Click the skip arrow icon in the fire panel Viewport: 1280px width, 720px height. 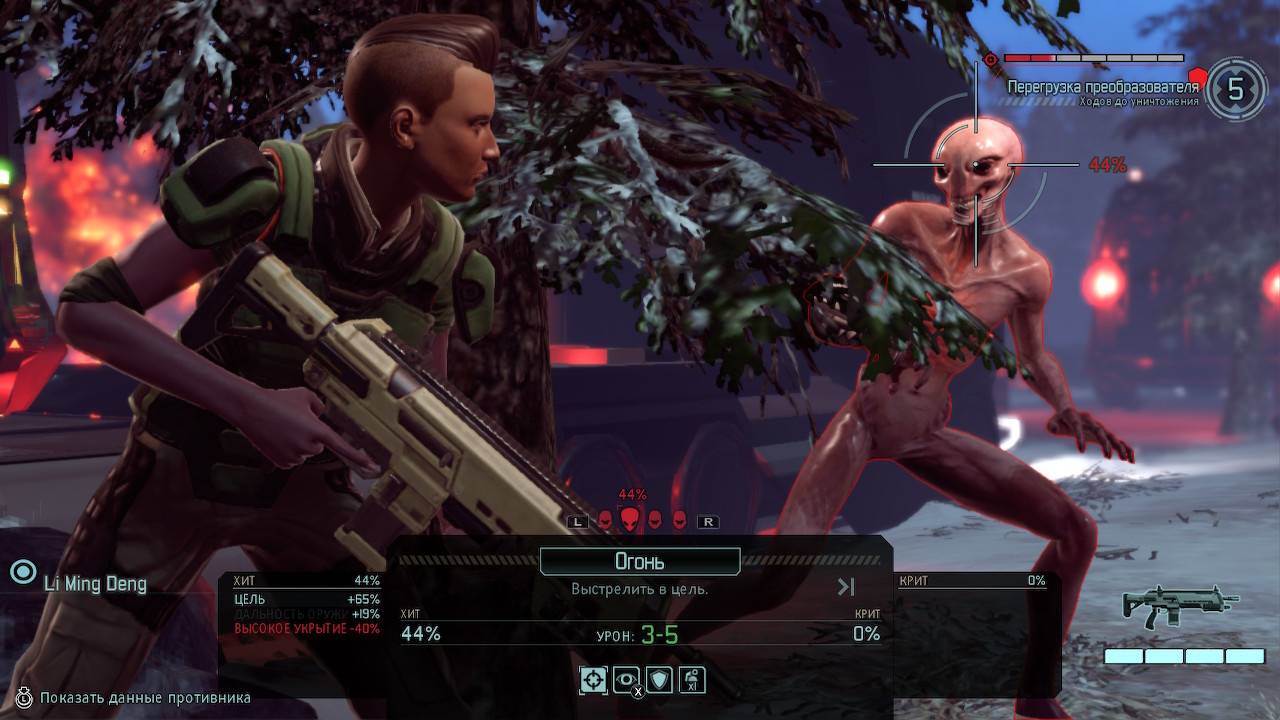[846, 587]
